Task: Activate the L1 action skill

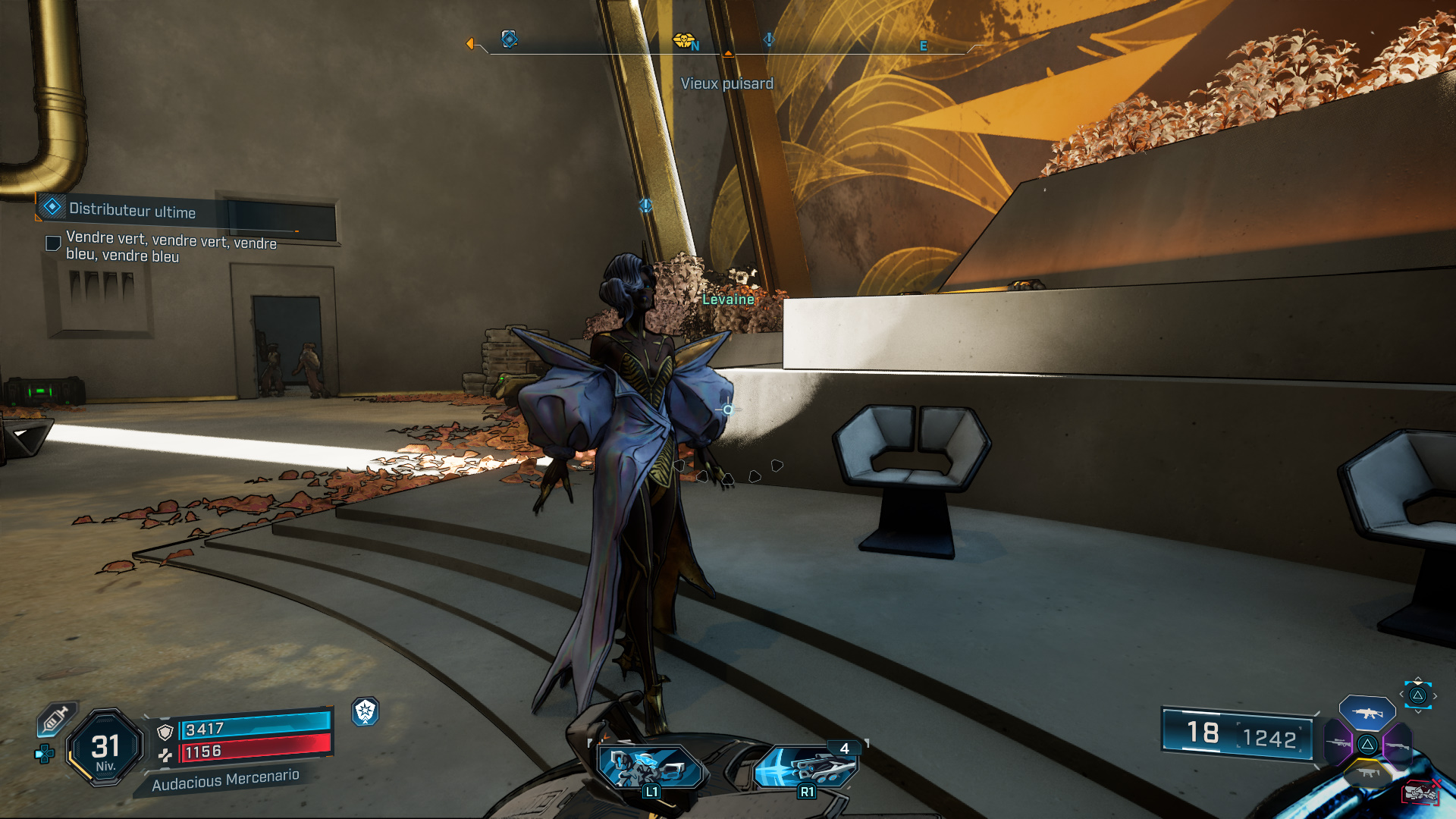Action: point(650,767)
